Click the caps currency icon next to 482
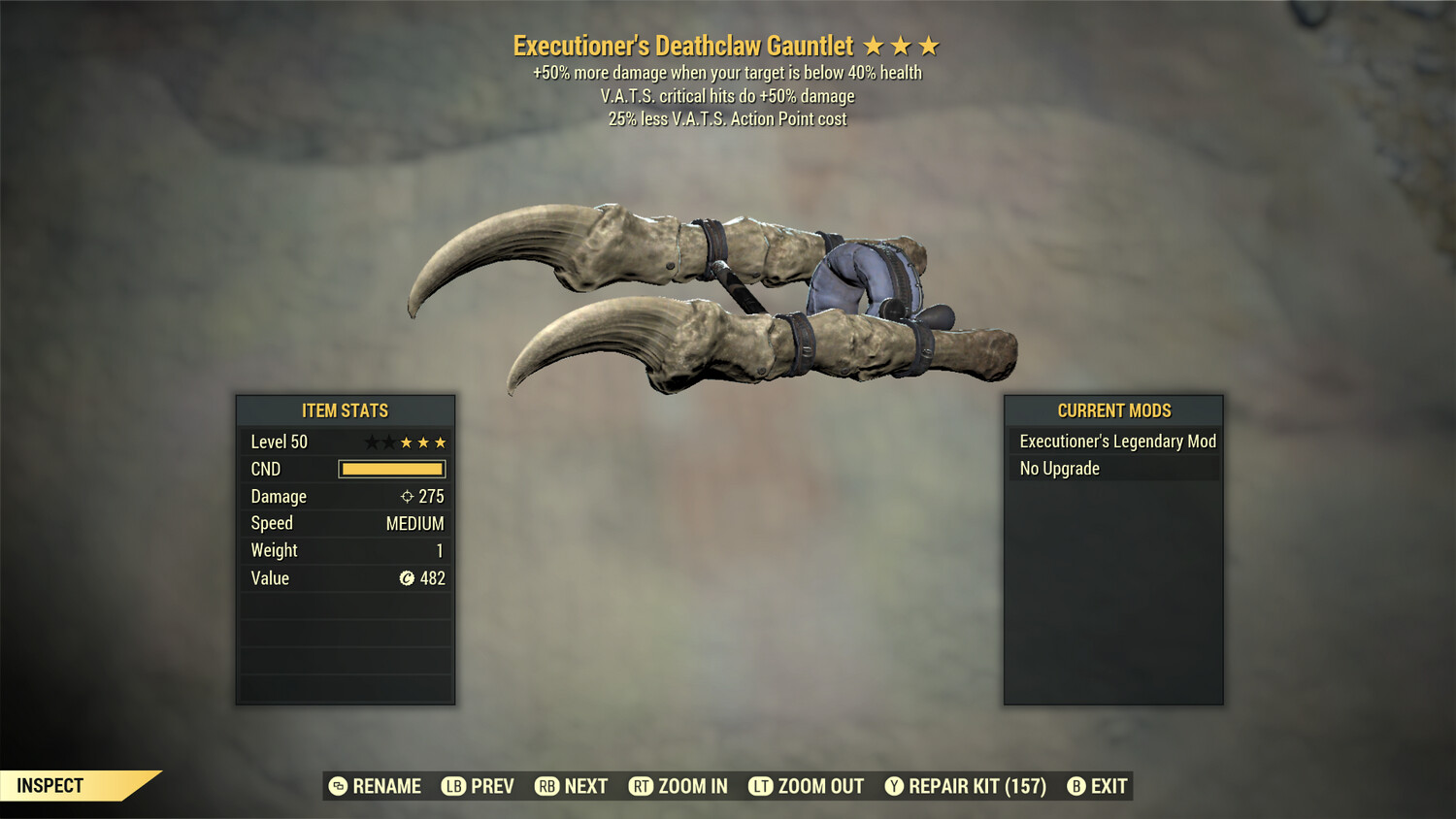The image size is (1456, 819). 406,578
